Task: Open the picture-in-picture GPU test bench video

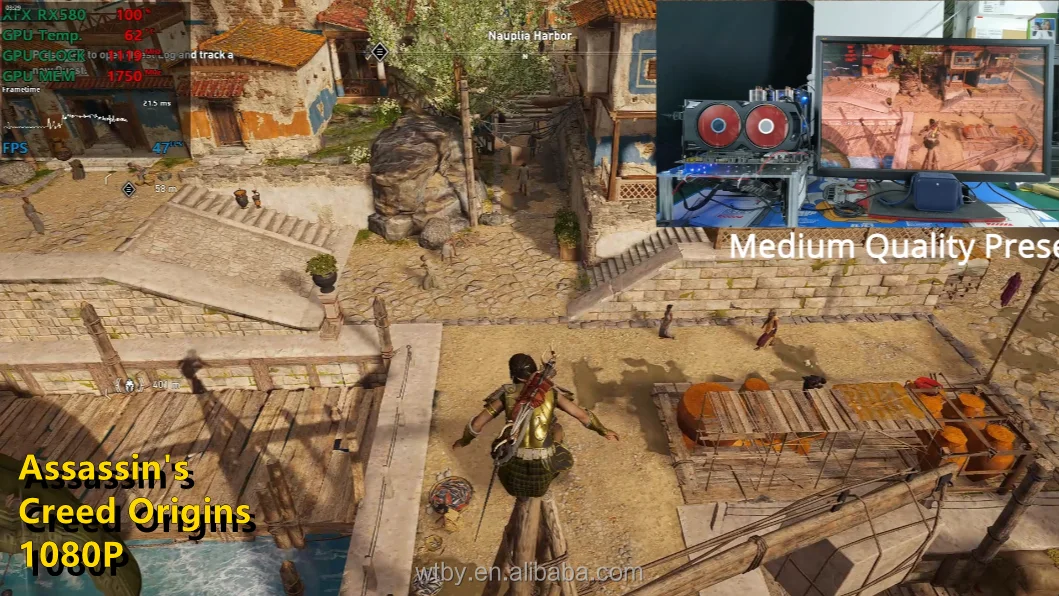Action: tap(857, 113)
